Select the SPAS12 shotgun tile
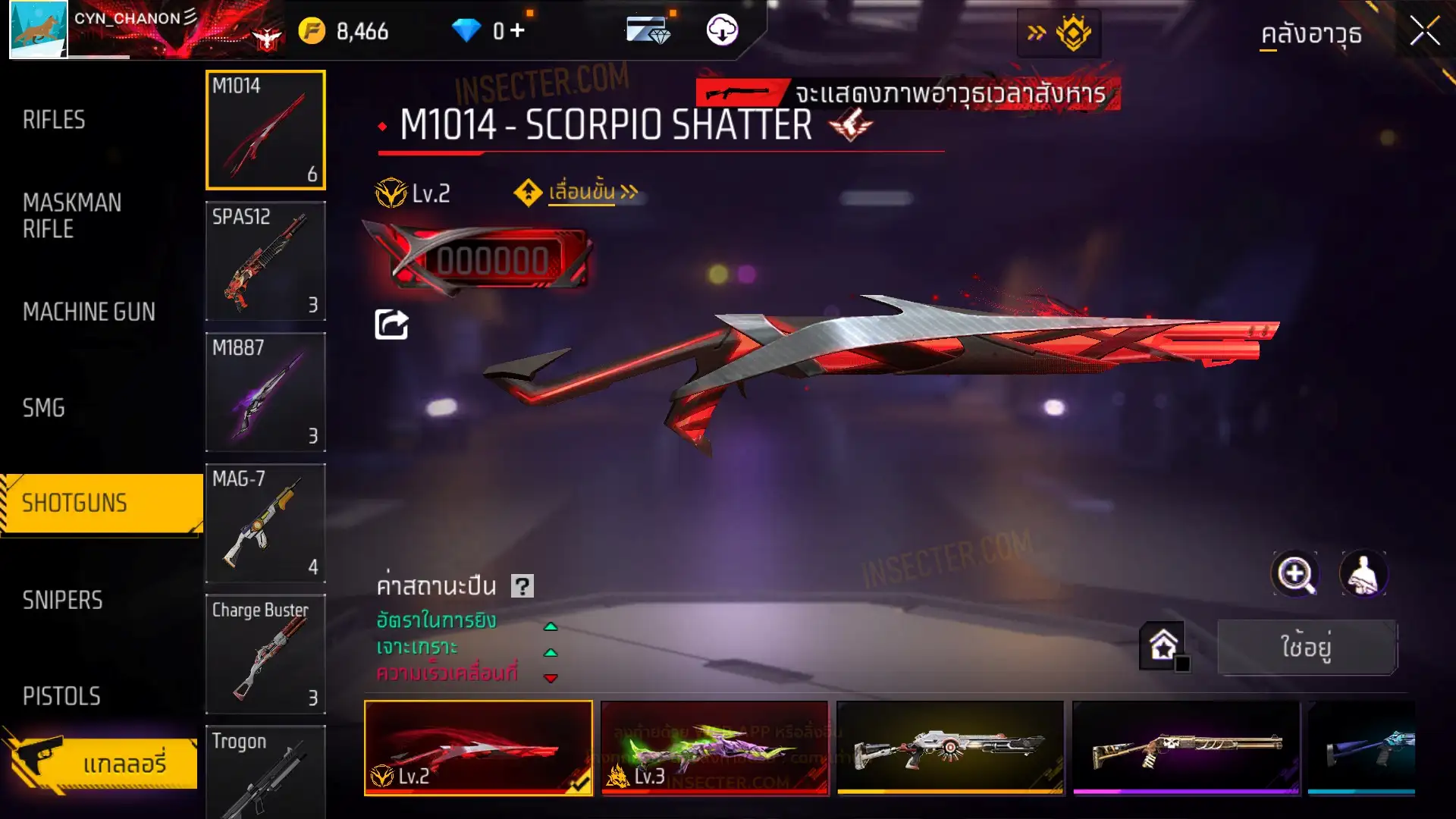Screen dimensions: 1456x819 click(x=265, y=261)
